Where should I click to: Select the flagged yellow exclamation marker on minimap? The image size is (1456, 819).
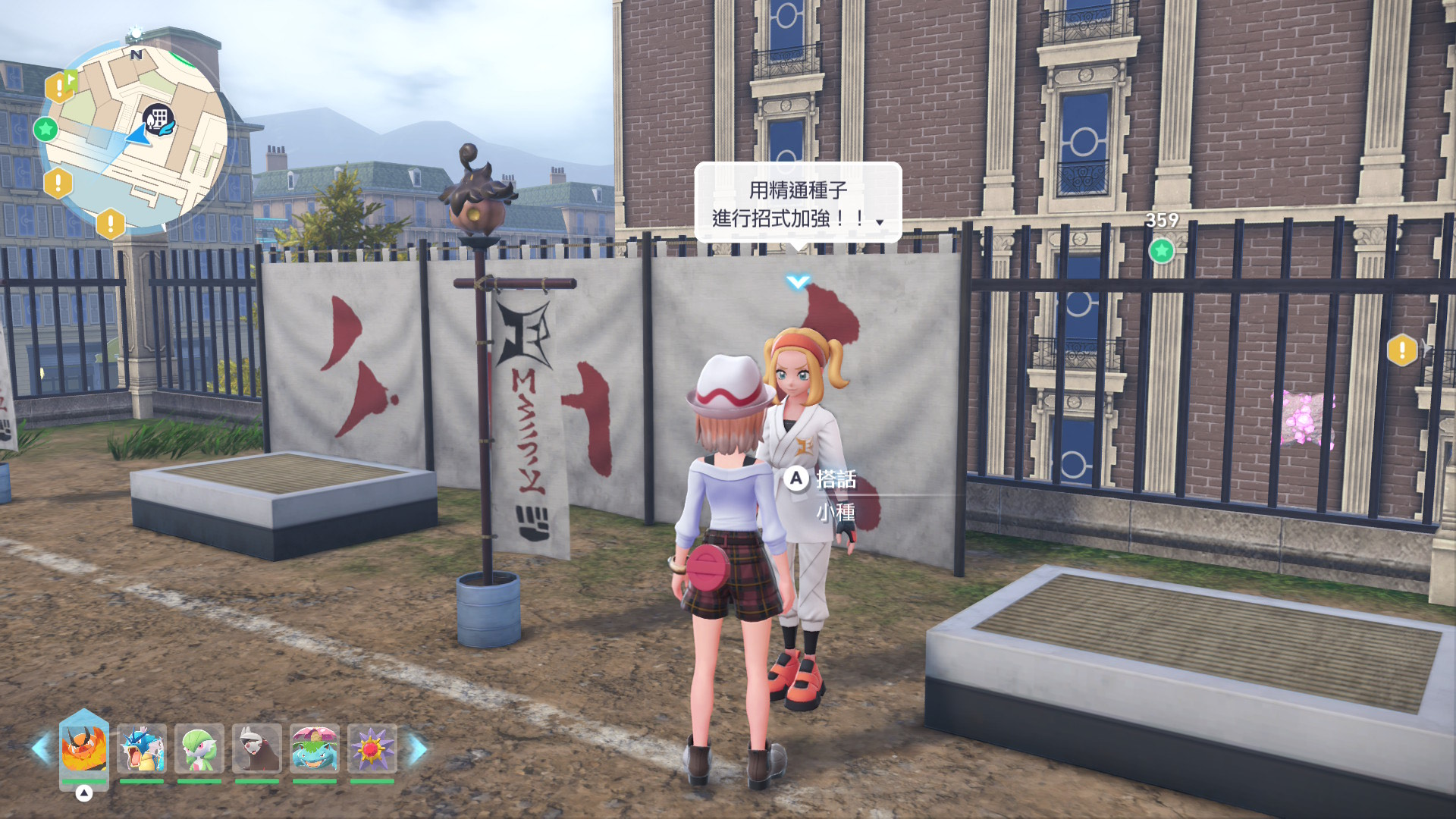[60, 87]
